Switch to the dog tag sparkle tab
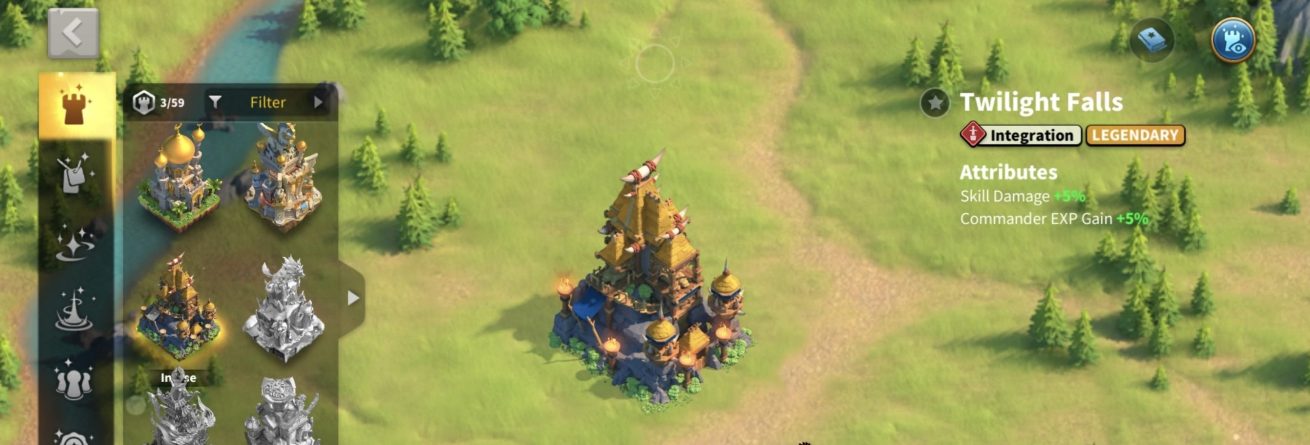1310x445 pixels. point(76,175)
